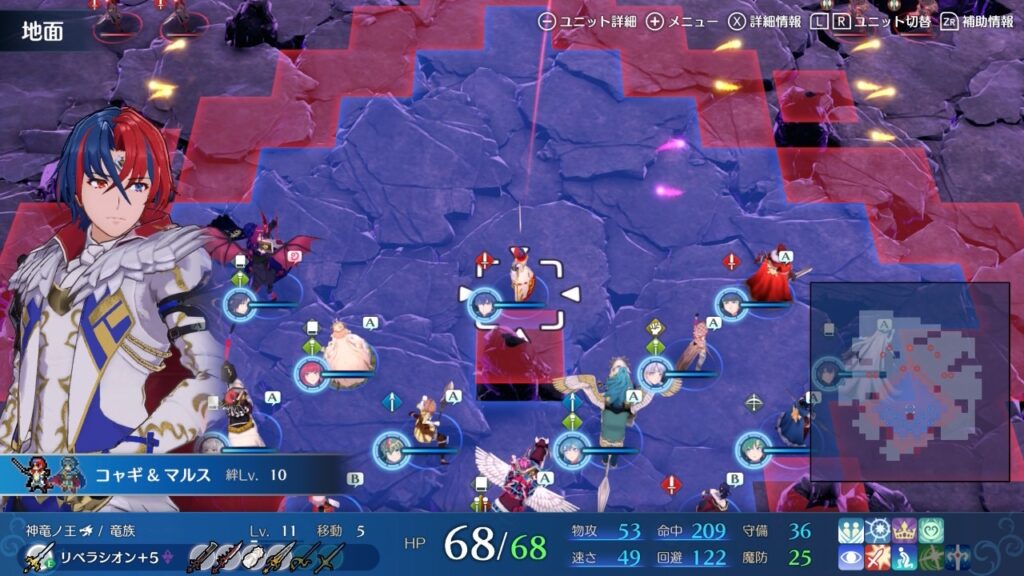View the dark blue sword skill icon
The height and width of the screenshot is (576, 1024).
(x=956, y=558)
